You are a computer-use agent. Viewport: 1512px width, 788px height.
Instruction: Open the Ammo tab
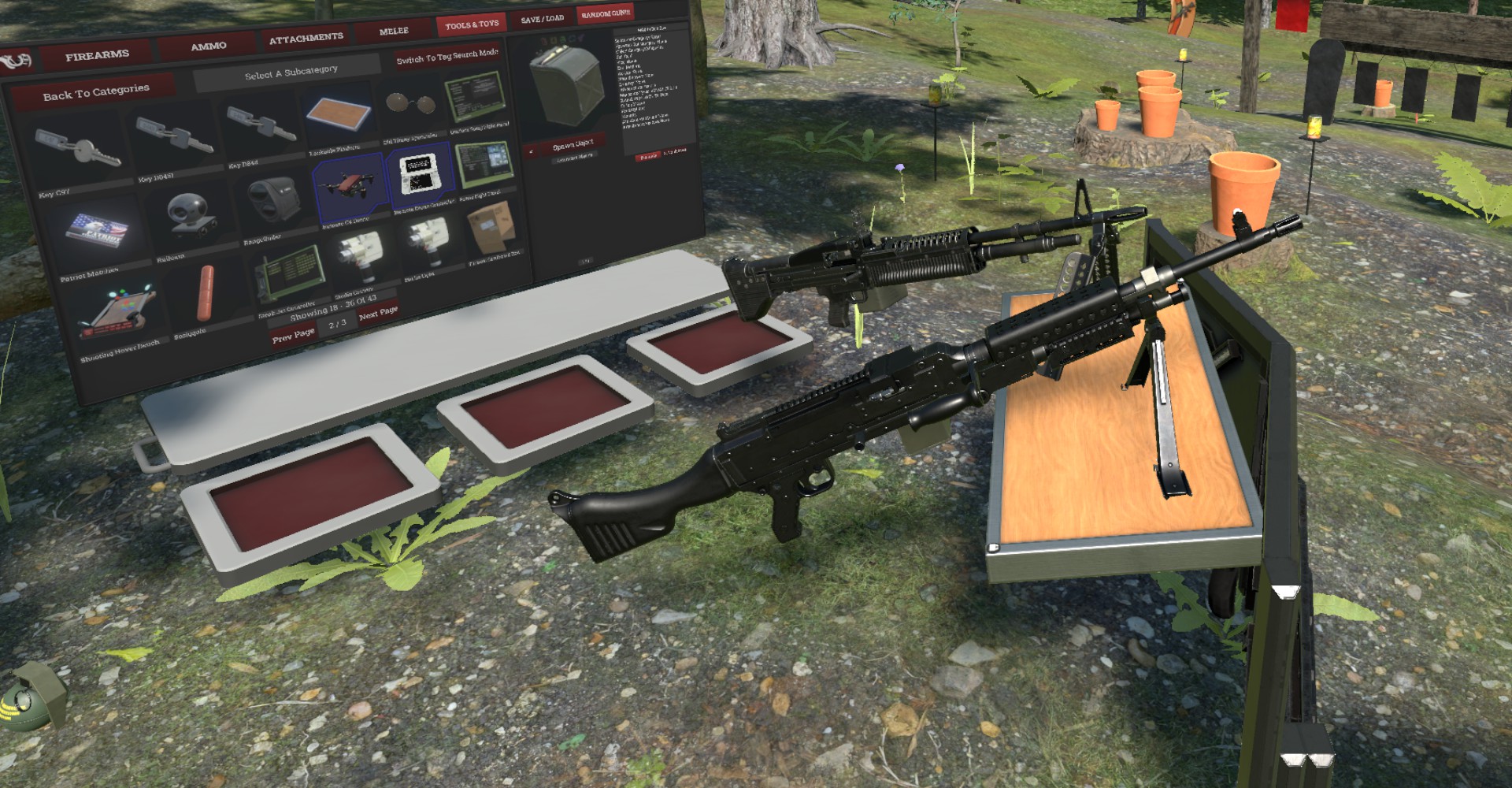(209, 46)
